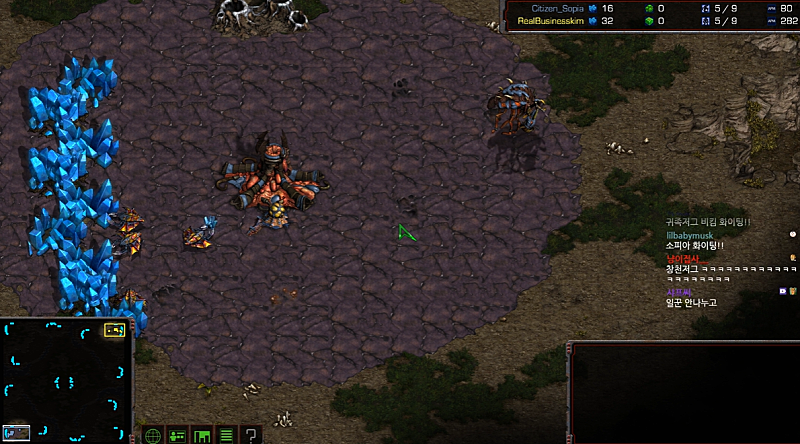Click the minimap in the corner
Viewport: 800px width, 444px height.
[66, 378]
